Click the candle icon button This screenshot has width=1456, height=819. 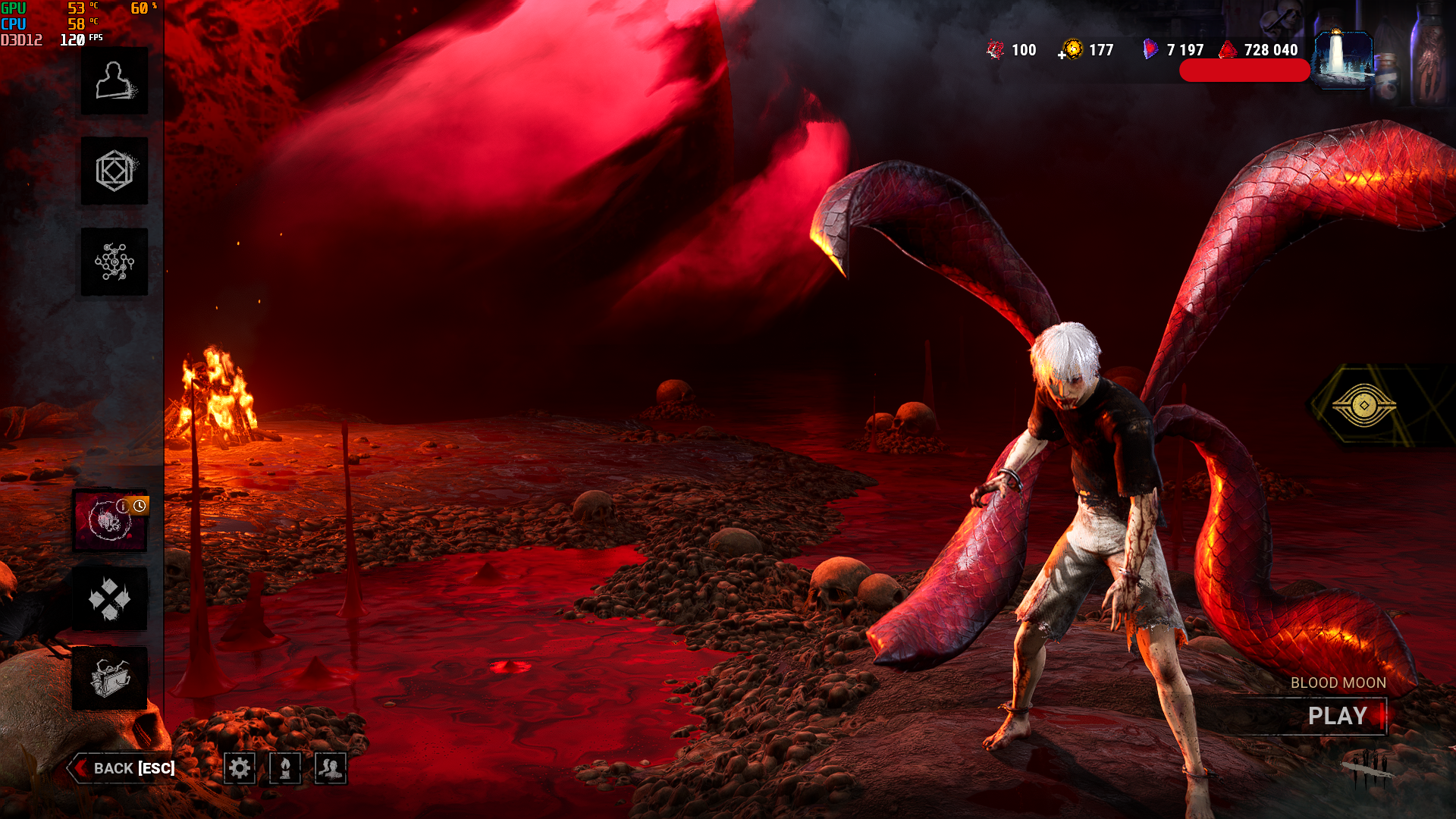(x=285, y=768)
